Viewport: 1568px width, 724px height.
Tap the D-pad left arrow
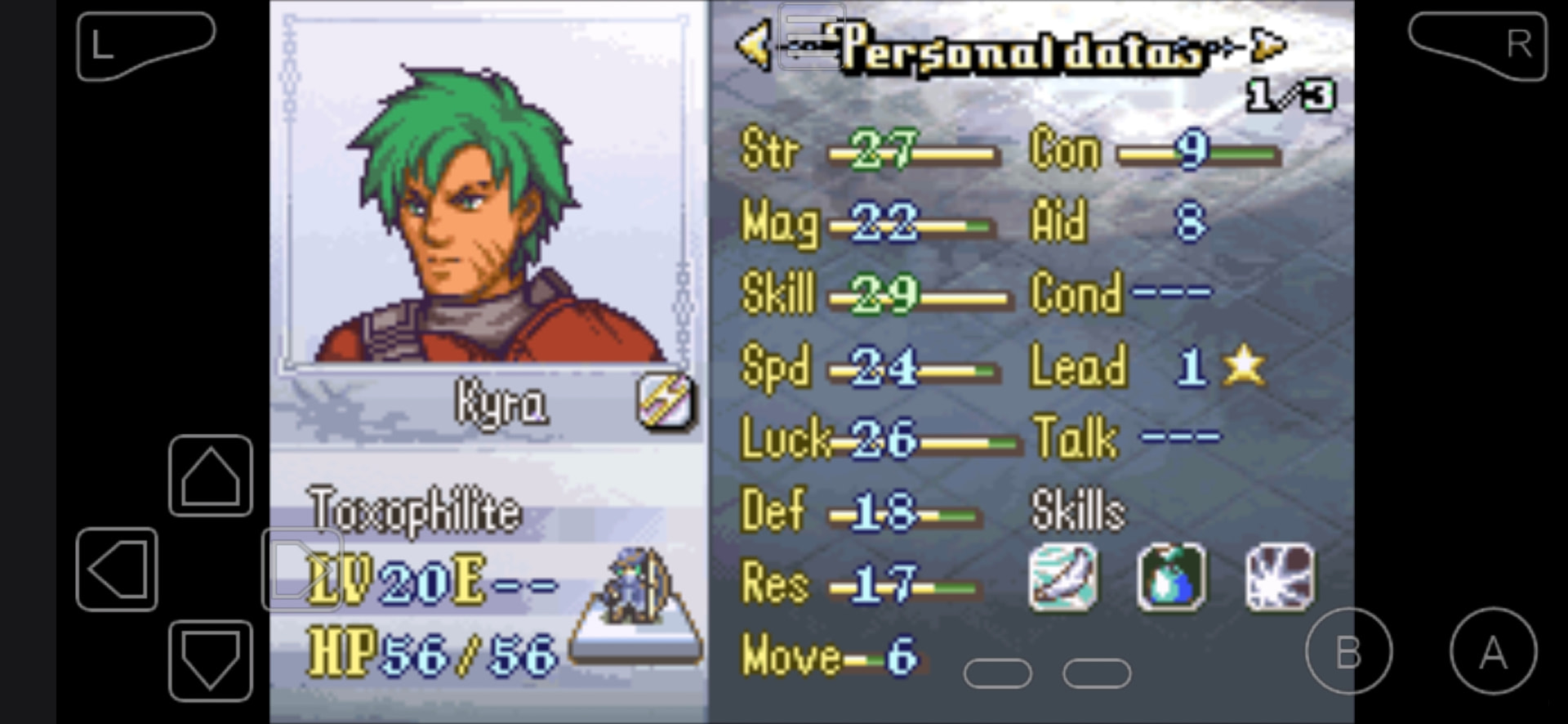(x=117, y=569)
